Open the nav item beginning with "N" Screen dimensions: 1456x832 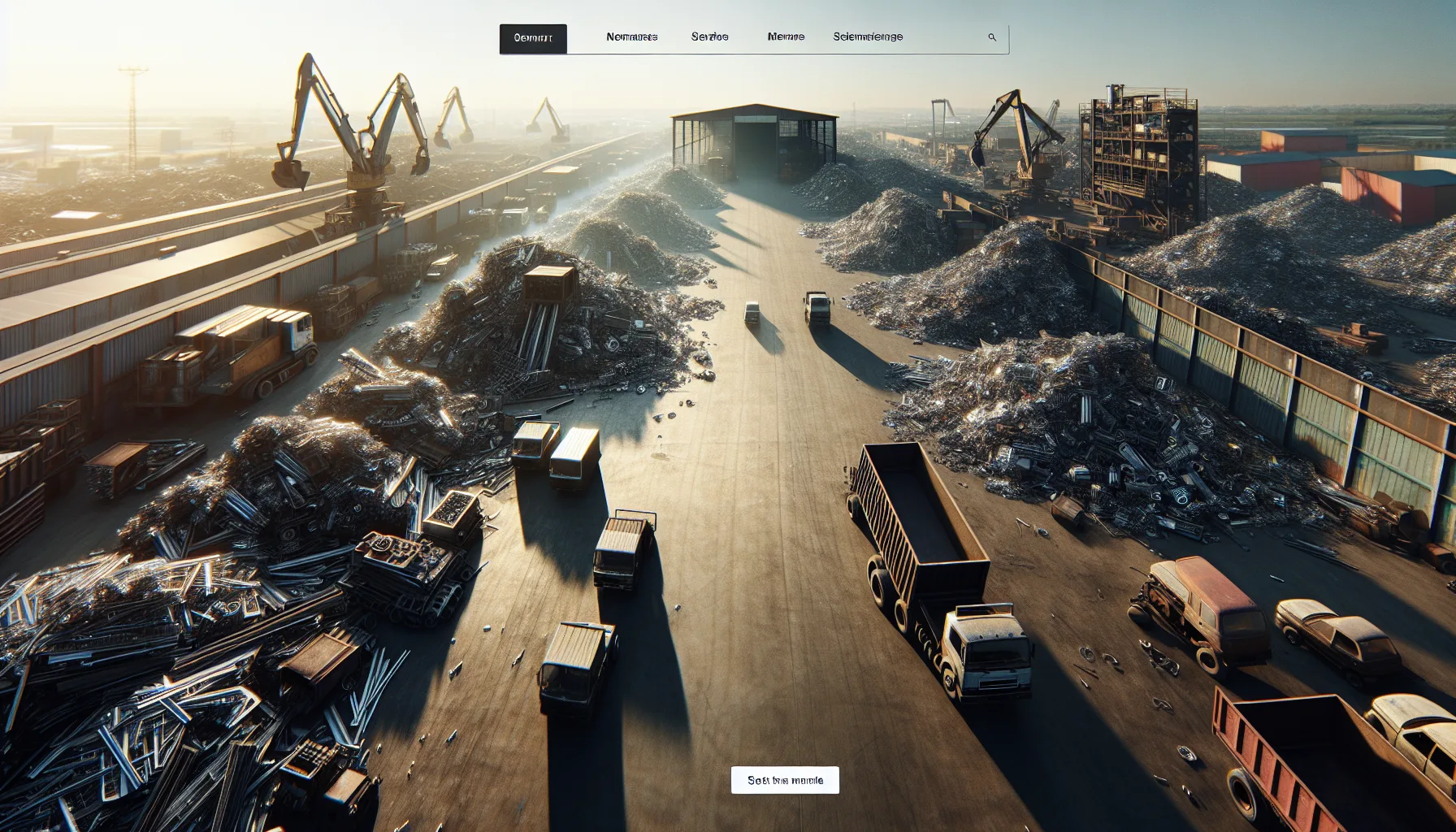[x=631, y=37]
